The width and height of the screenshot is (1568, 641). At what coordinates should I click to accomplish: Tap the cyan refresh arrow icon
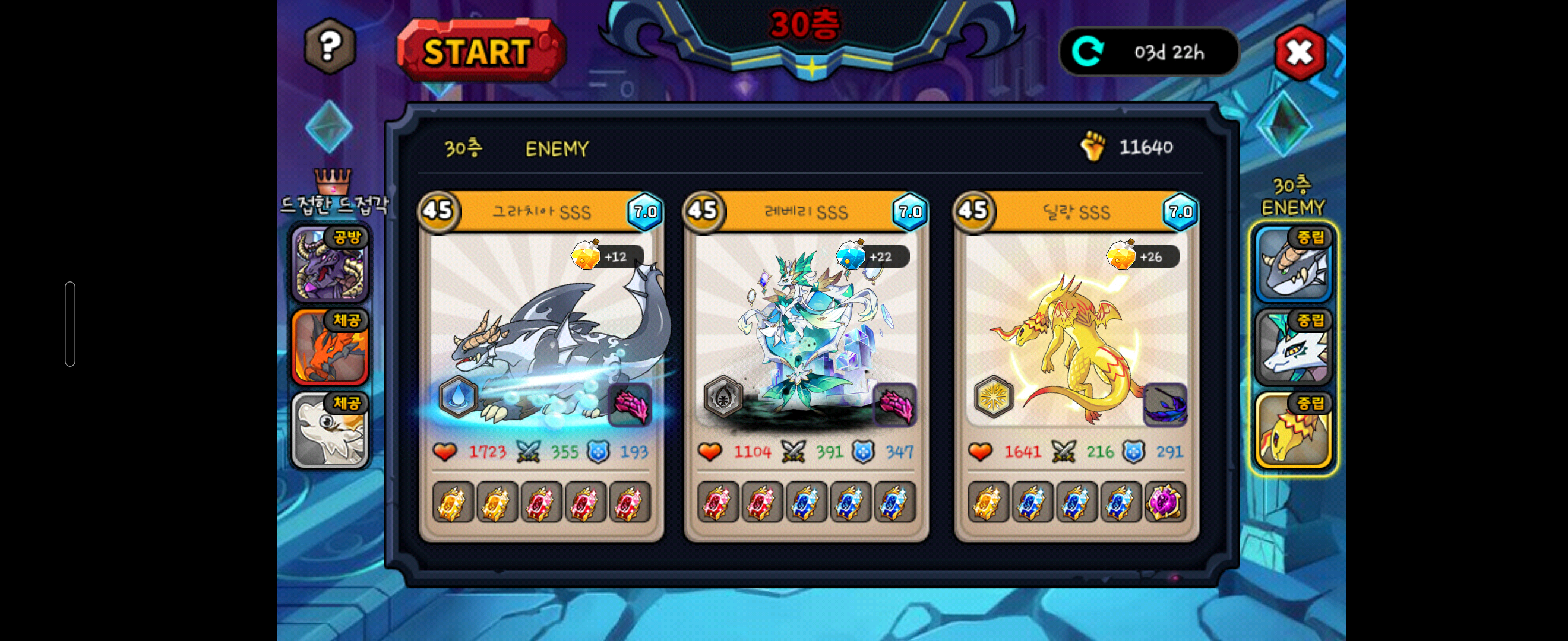pyautogui.click(x=1087, y=52)
